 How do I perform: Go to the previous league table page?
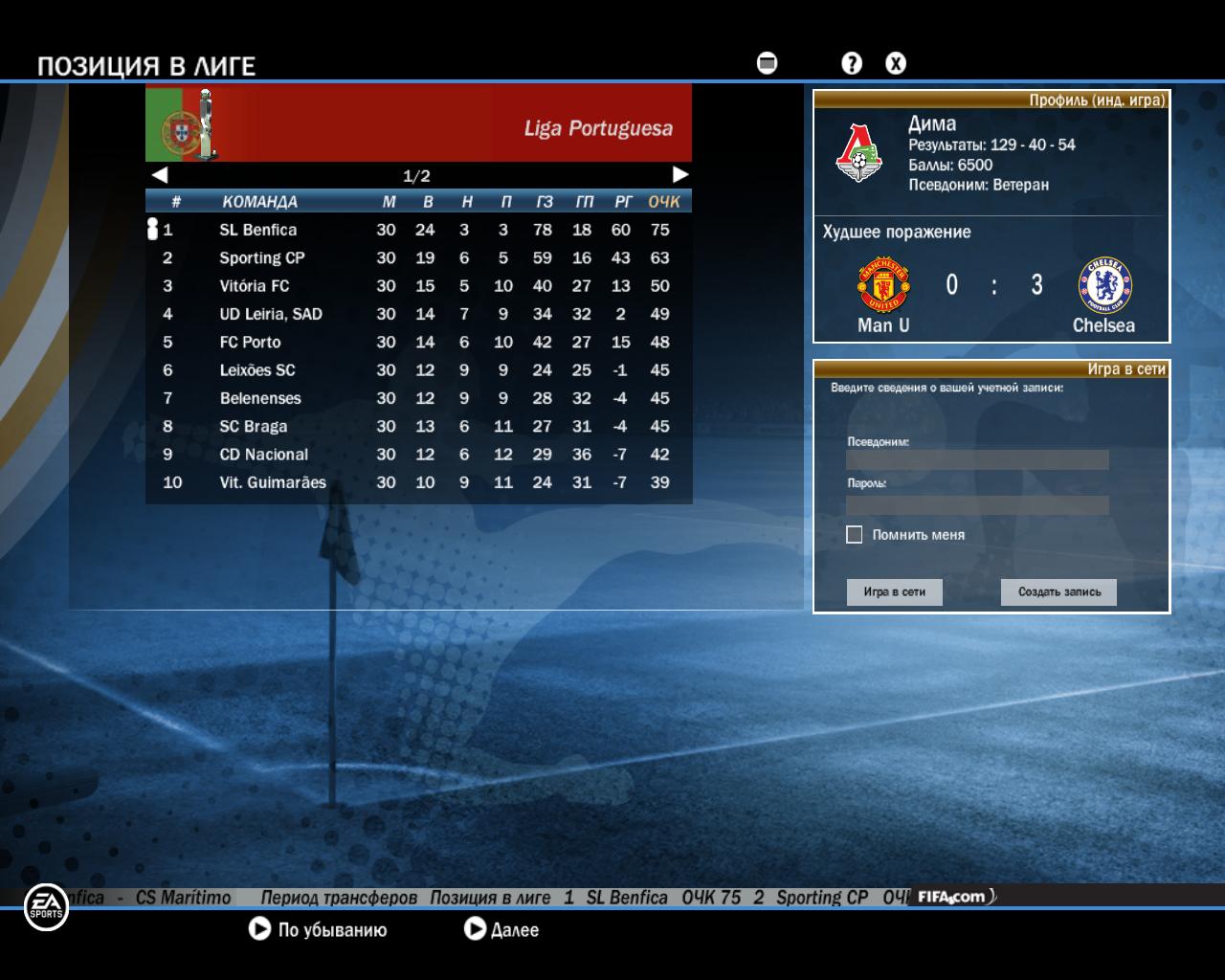click(160, 174)
